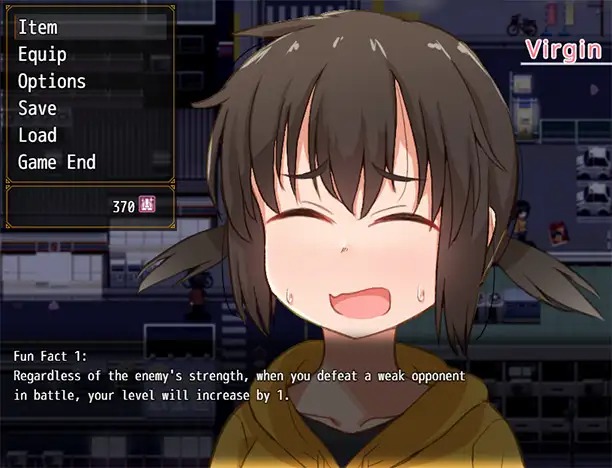This screenshot has width=612, height=468.
Task: Click the Game End option
Action: point(57,162)
